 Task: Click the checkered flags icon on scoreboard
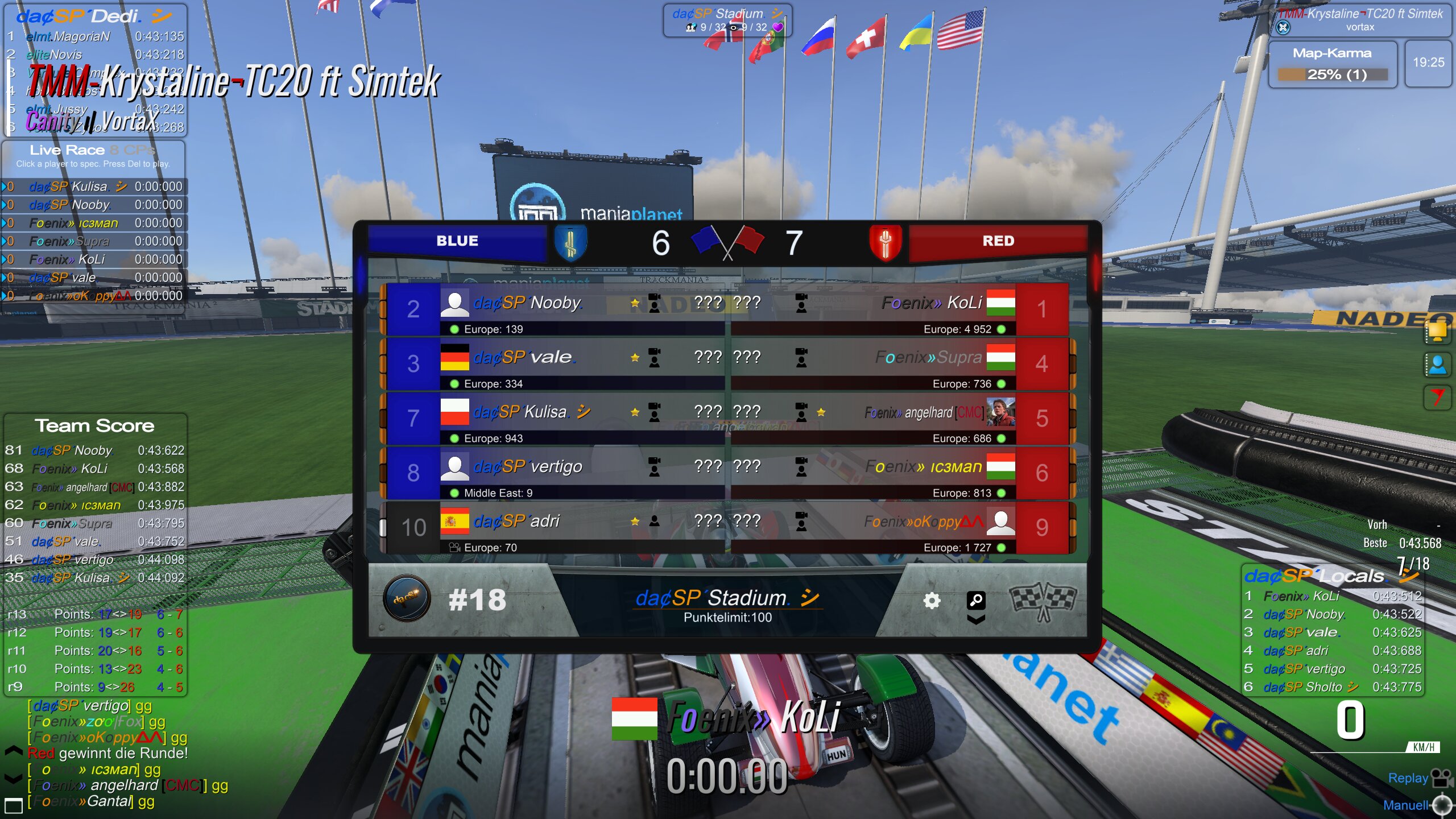coord(1043,601)
